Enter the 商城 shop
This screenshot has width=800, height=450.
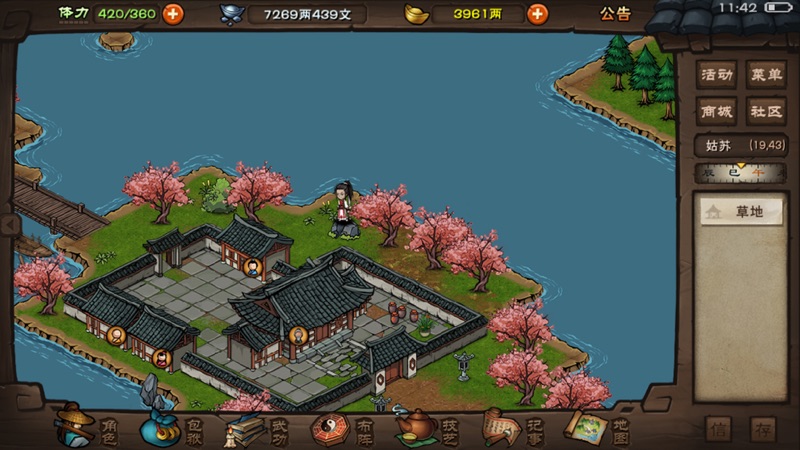pyautogui.click(x=717, y=111)
